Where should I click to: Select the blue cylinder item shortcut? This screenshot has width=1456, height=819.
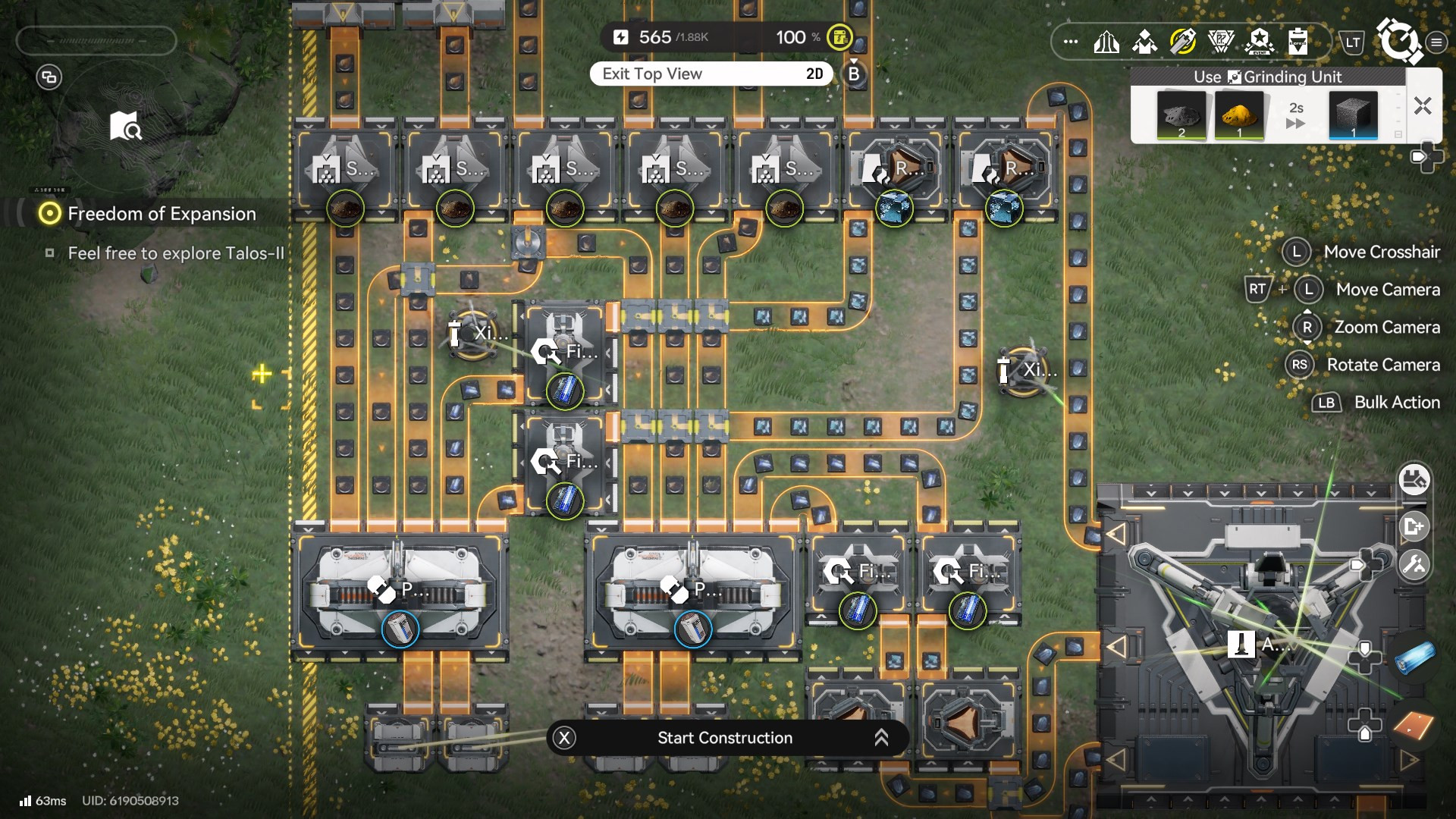click(1414, 657)
